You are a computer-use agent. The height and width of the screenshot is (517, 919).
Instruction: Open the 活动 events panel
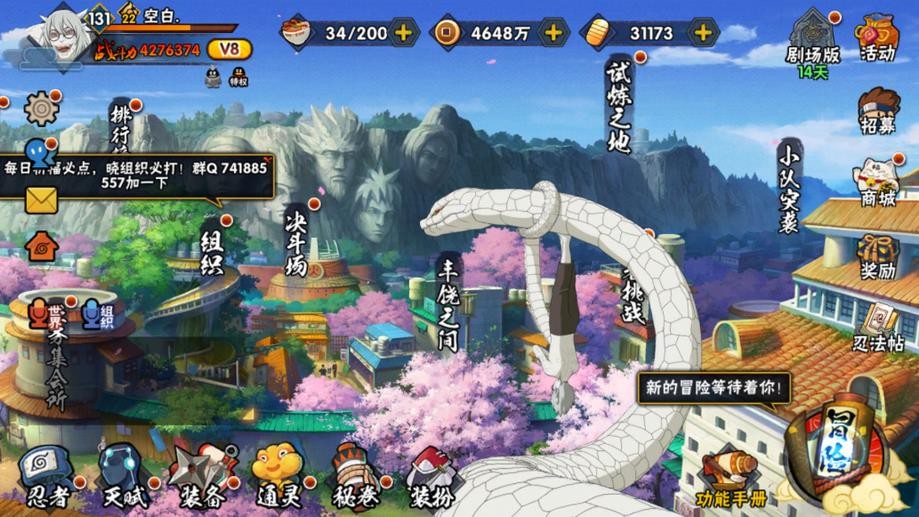[877, 39]
